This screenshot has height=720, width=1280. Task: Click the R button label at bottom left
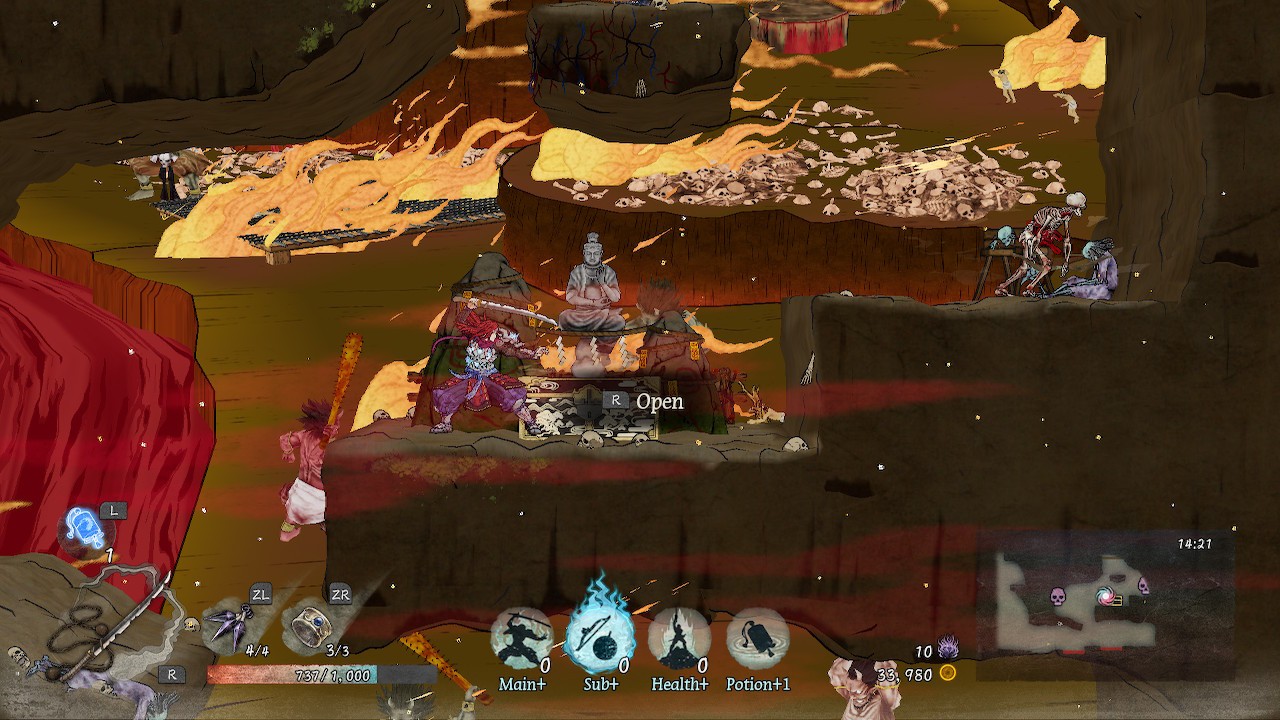click(x=170, y=673)
